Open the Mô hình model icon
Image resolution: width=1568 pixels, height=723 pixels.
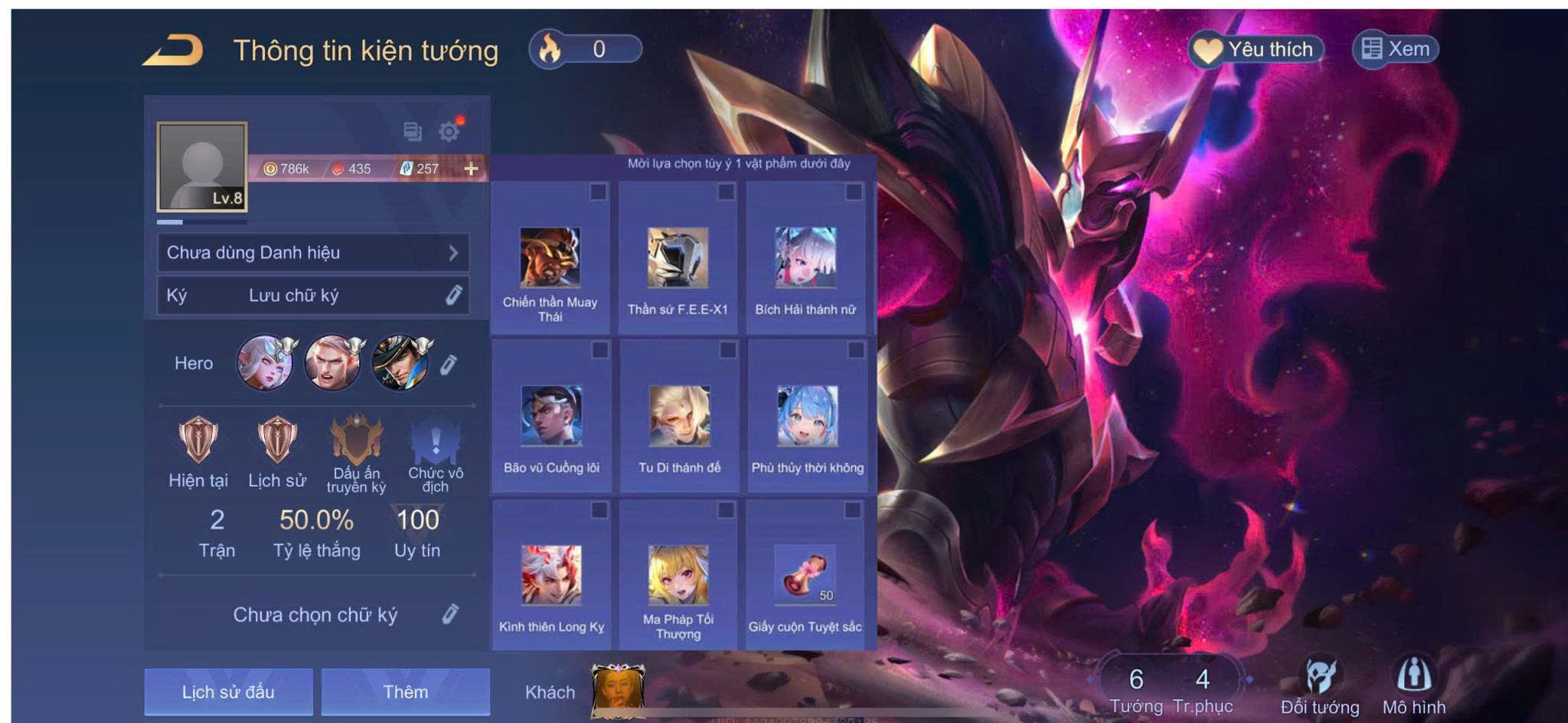[1413, 686]
